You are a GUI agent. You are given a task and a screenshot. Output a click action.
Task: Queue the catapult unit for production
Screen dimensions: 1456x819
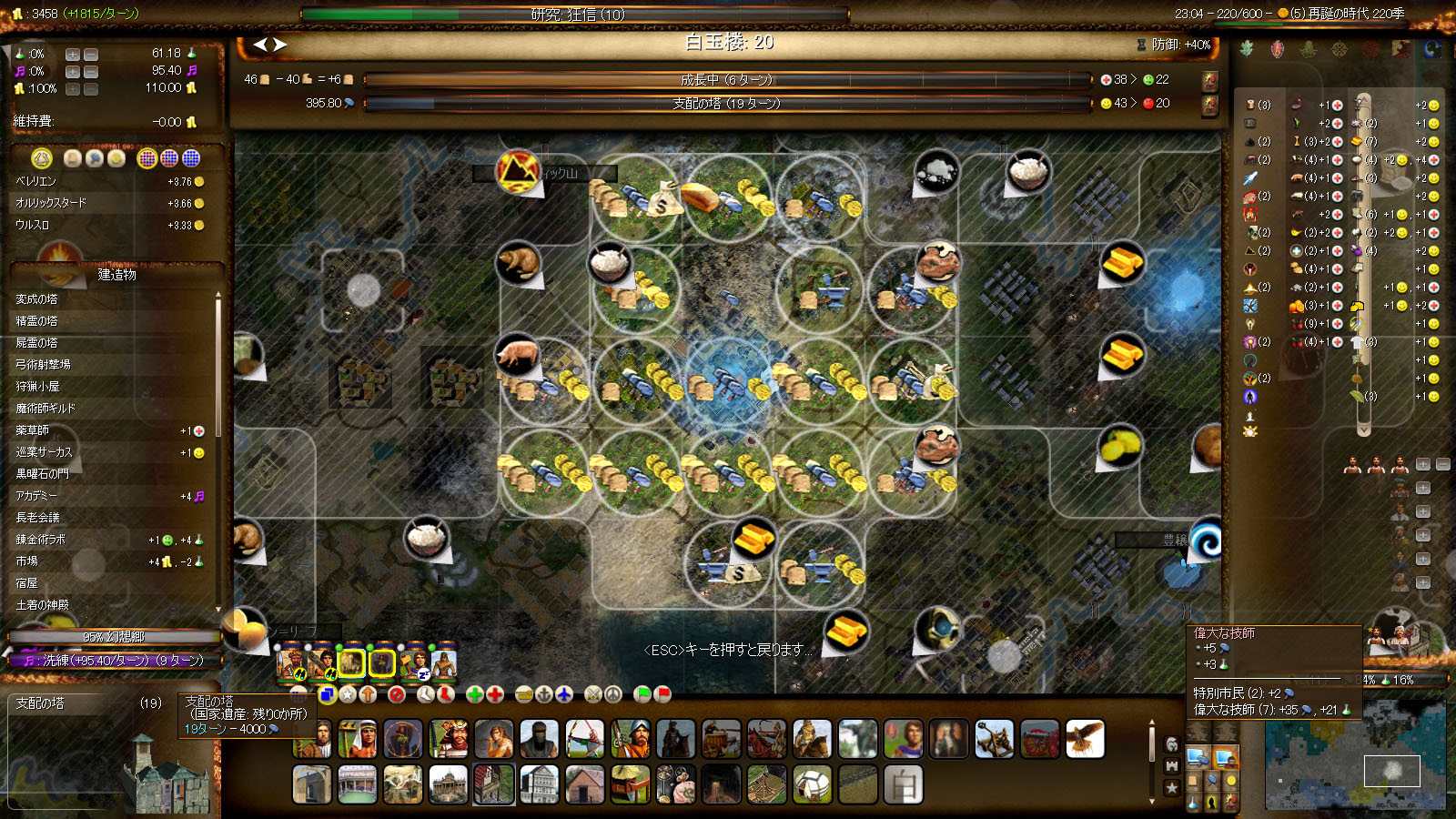995,739
